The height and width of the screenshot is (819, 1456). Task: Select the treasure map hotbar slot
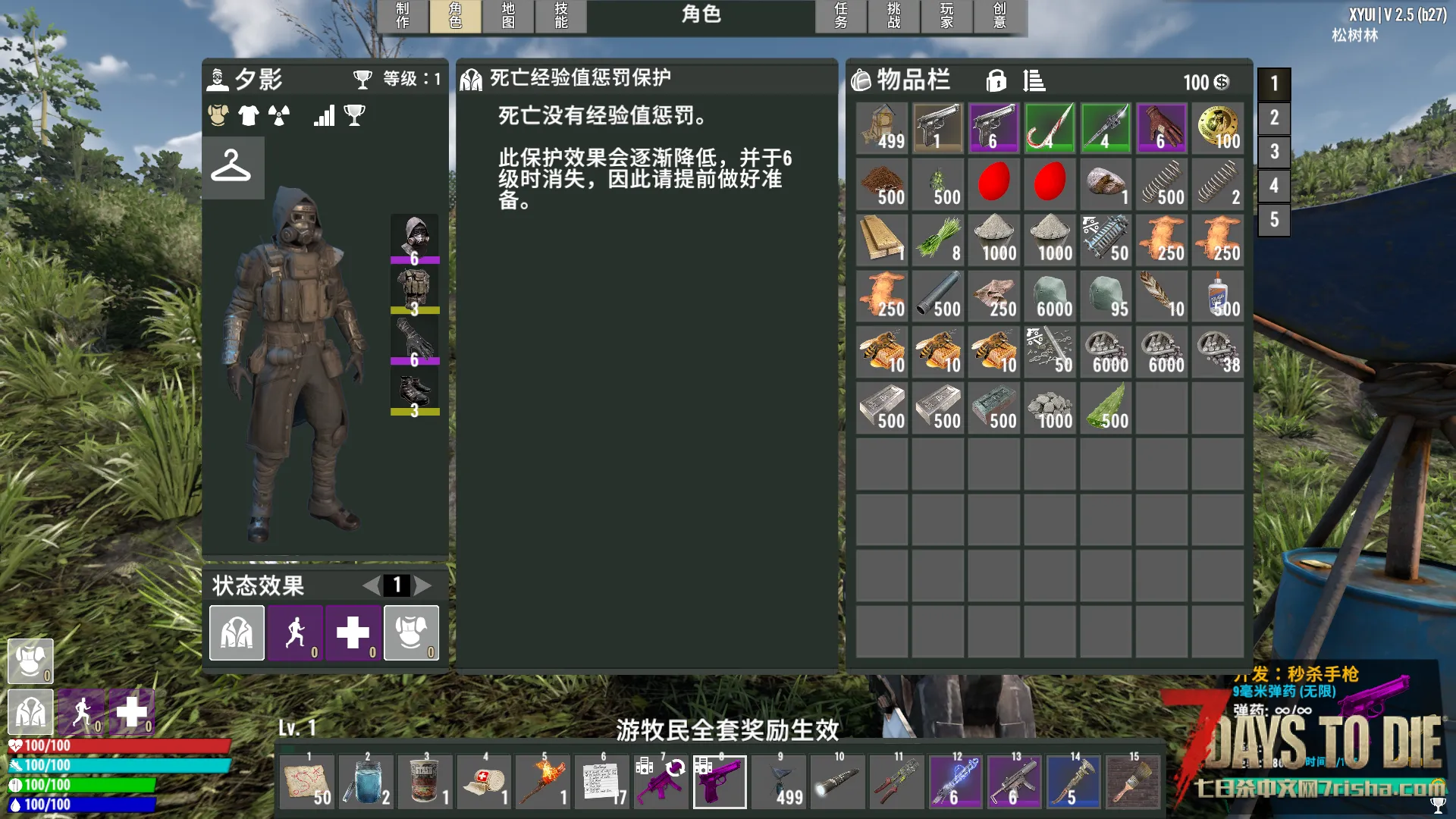pyautogui.click(x=308, y=781)
